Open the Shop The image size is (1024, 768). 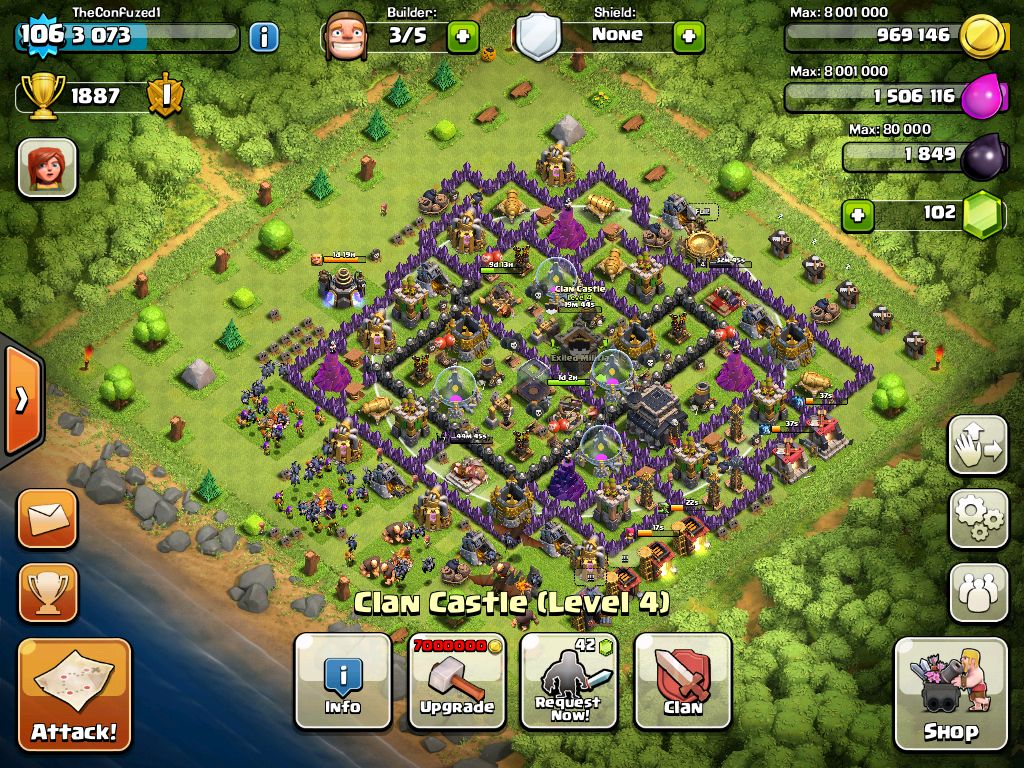pos(950,693)
